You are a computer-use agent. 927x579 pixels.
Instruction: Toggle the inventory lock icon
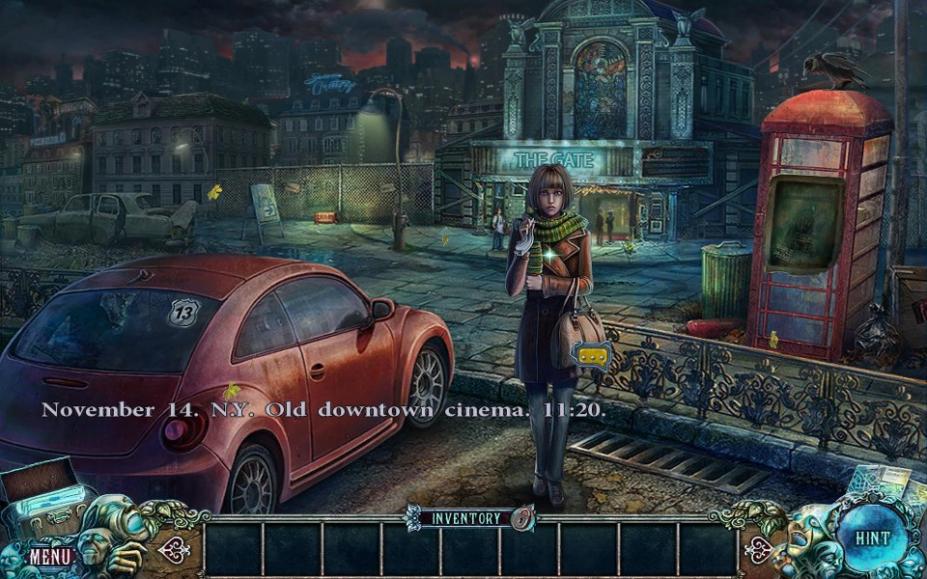pos(522,517)
